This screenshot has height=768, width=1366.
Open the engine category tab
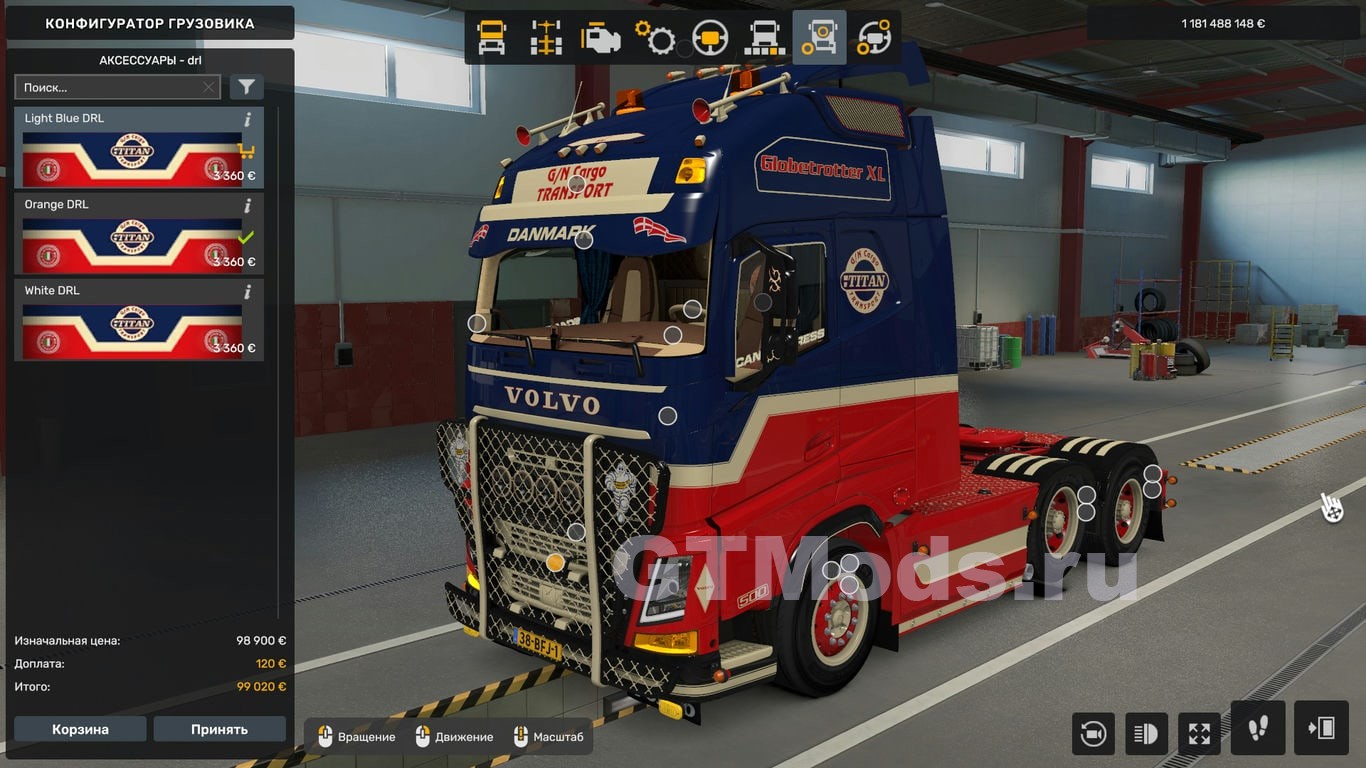[x=601, y=38]
